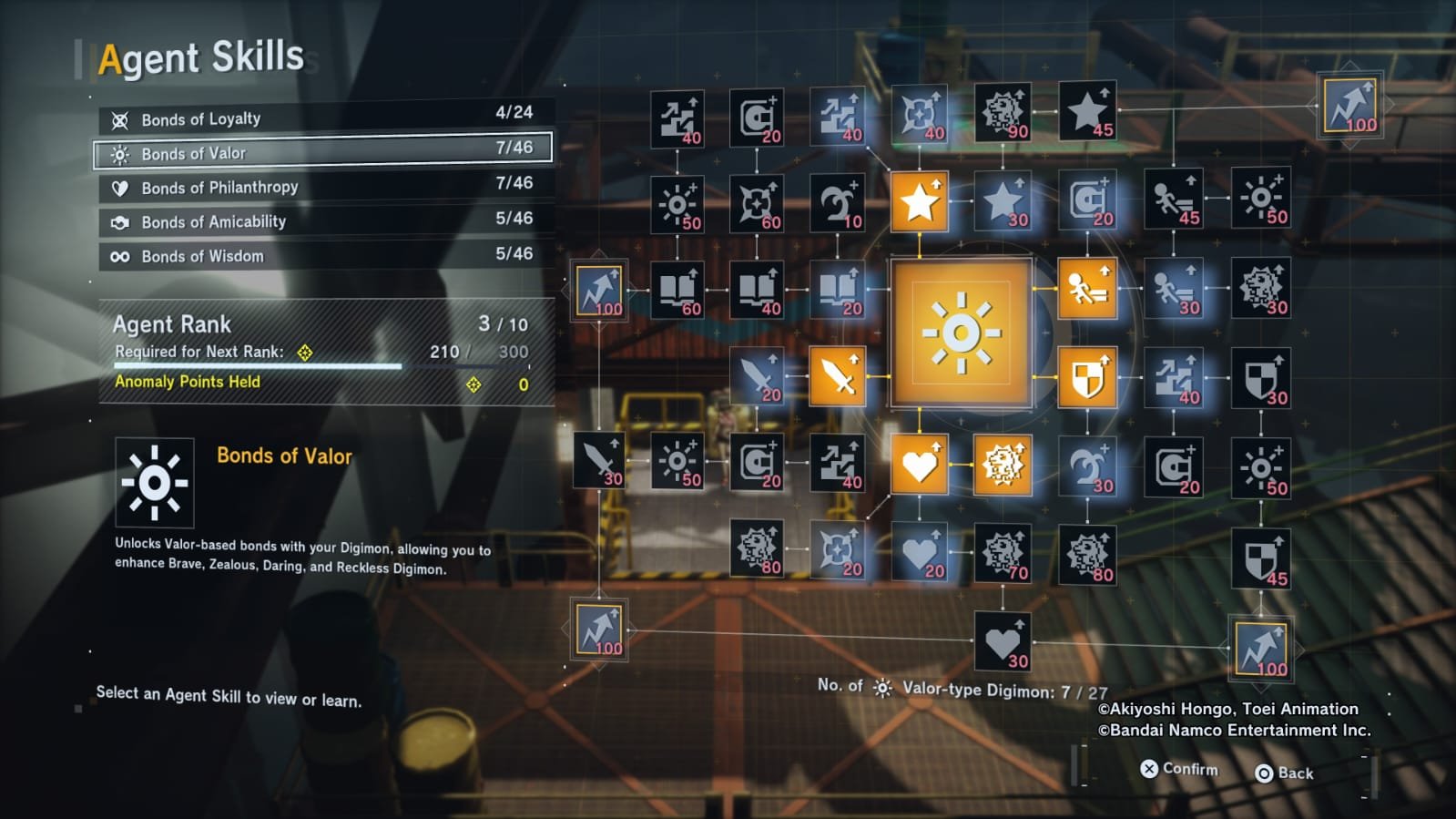The width and height of the screenshot is (1456, 819).
Task: Choose the unlocked gold sword skill node
Action: pos(838,375)
